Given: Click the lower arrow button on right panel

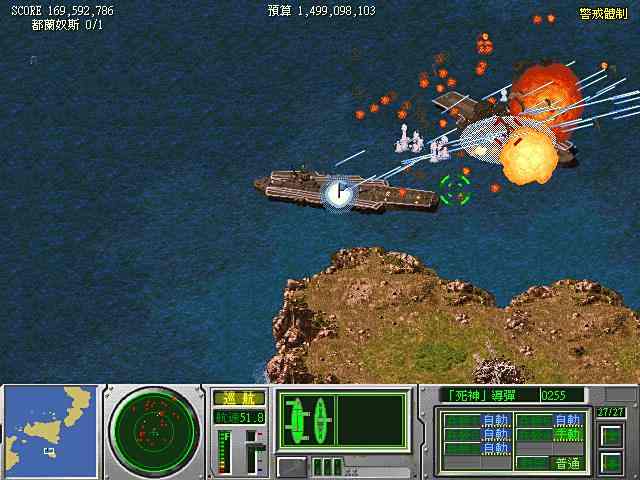Looking at the screenshot, I should [609, 461].
